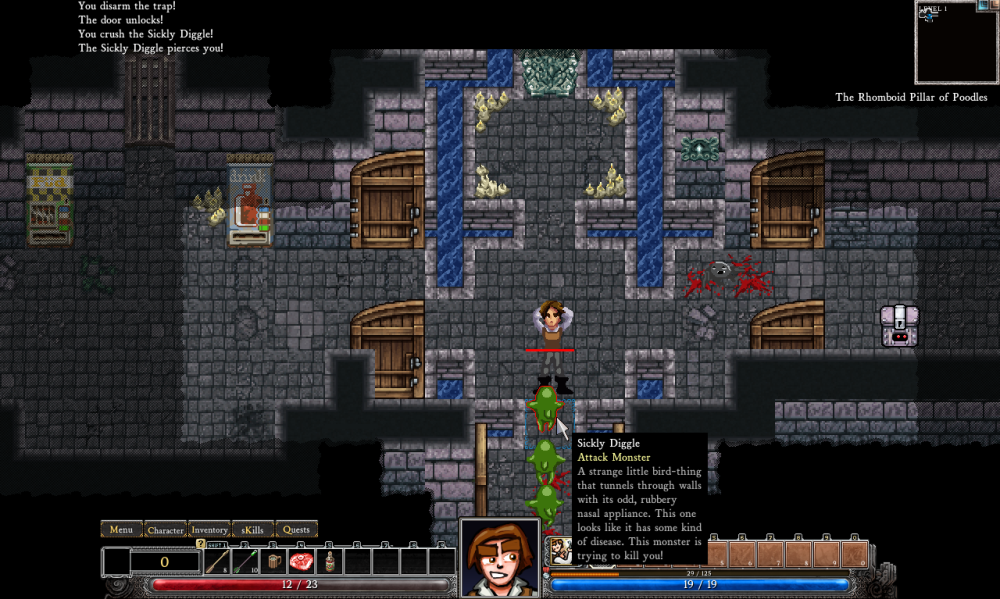
Task: Show the Inventory panel
Action: (x=209, y=529)
